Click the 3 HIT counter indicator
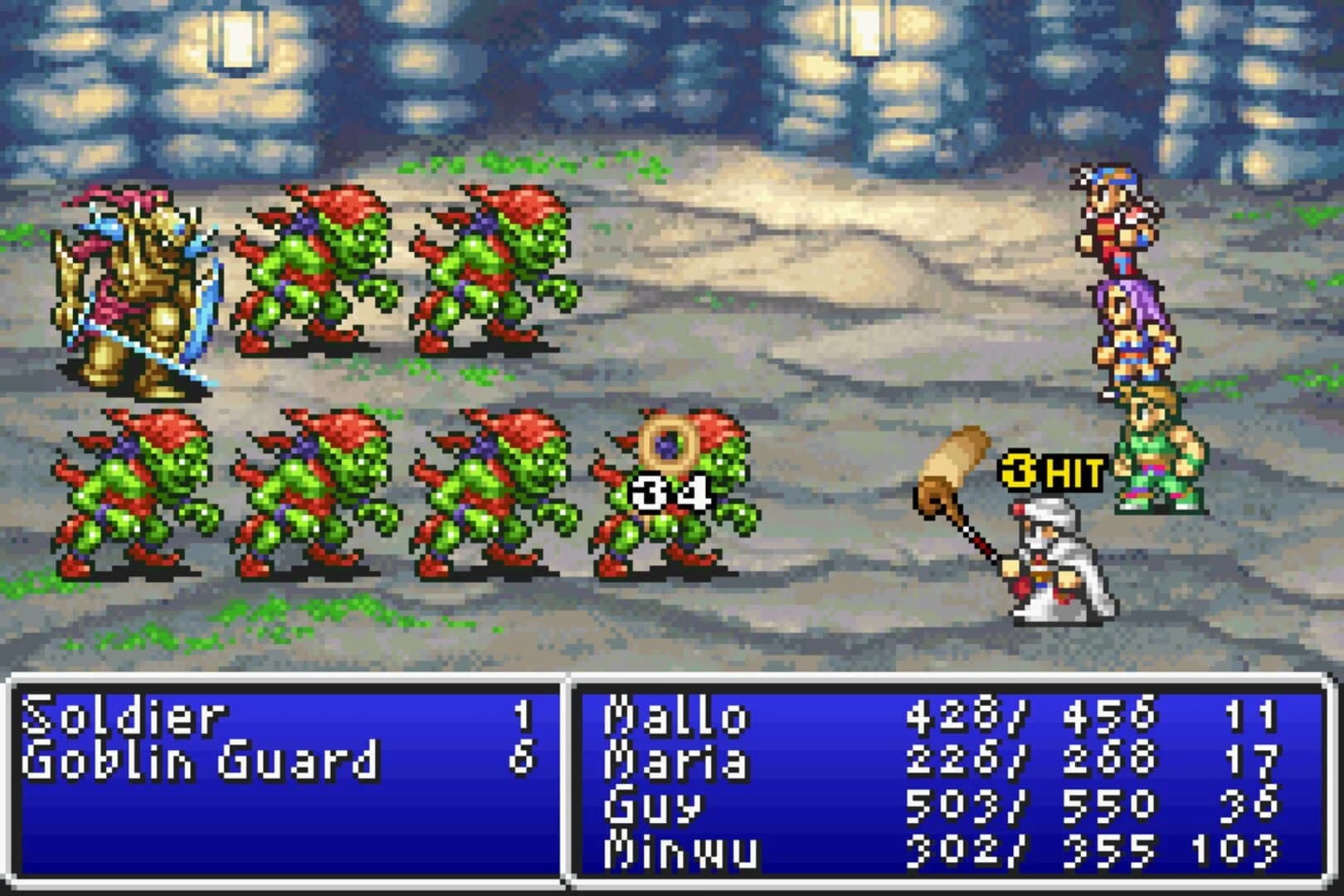Viewport: 1344px width, 896px height. tap(1054, 471)
